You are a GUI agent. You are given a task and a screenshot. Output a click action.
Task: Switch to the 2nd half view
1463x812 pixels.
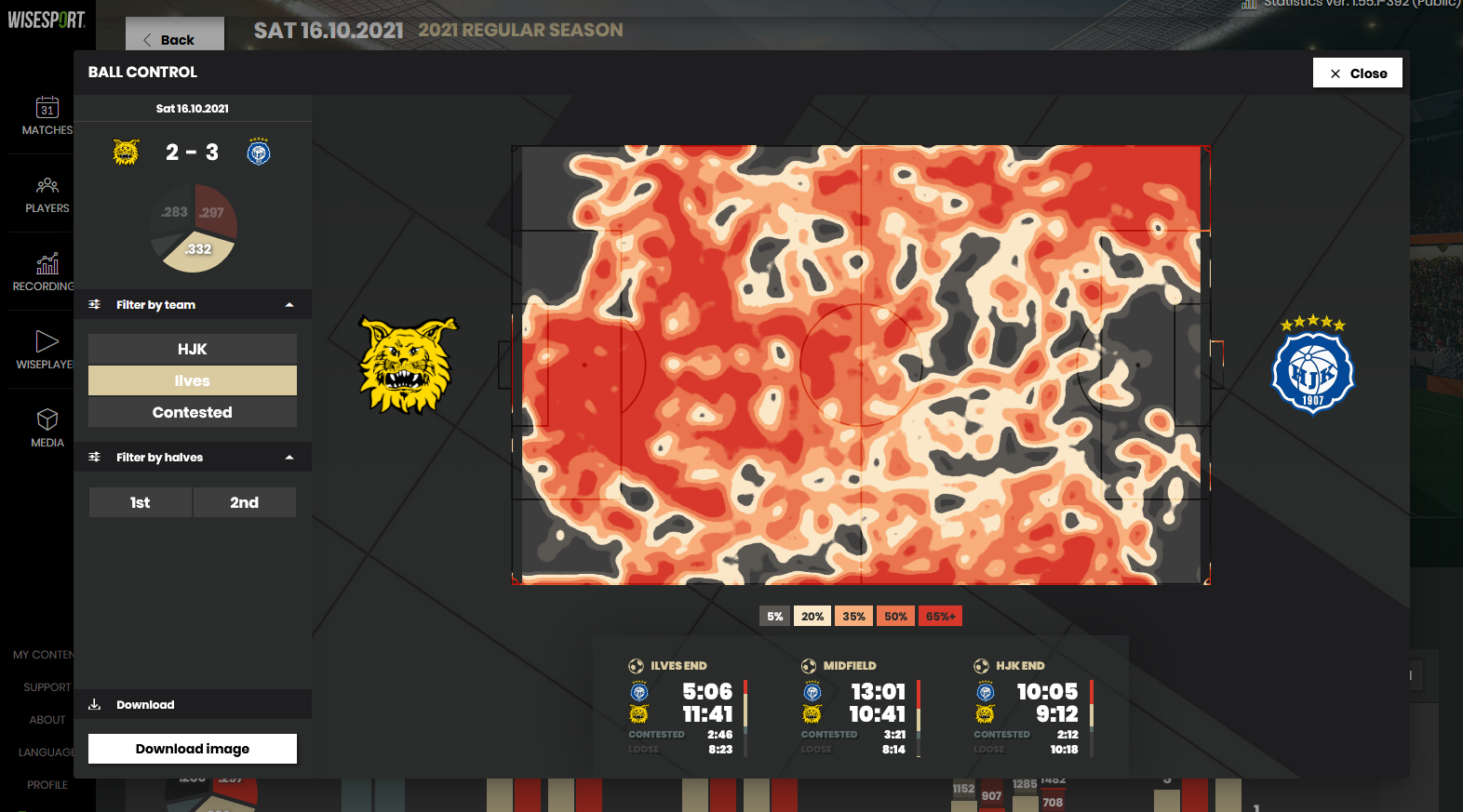tap(244, 502)
